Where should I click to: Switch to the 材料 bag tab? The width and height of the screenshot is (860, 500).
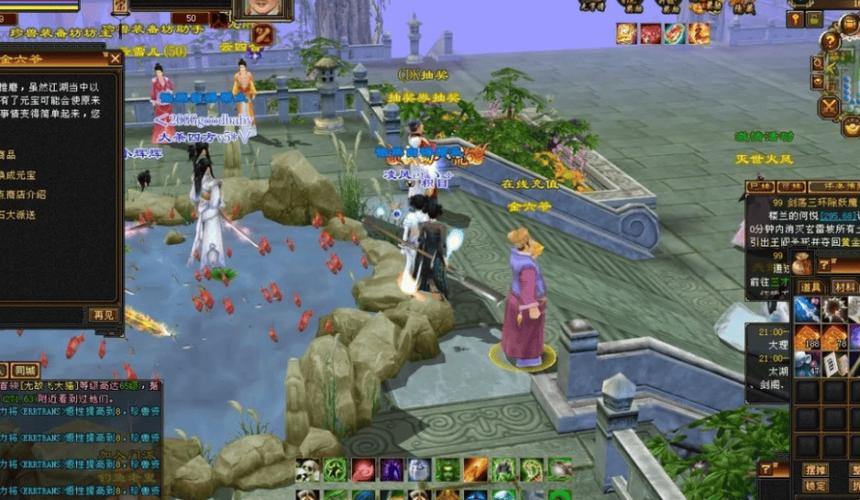pos(846,287)
